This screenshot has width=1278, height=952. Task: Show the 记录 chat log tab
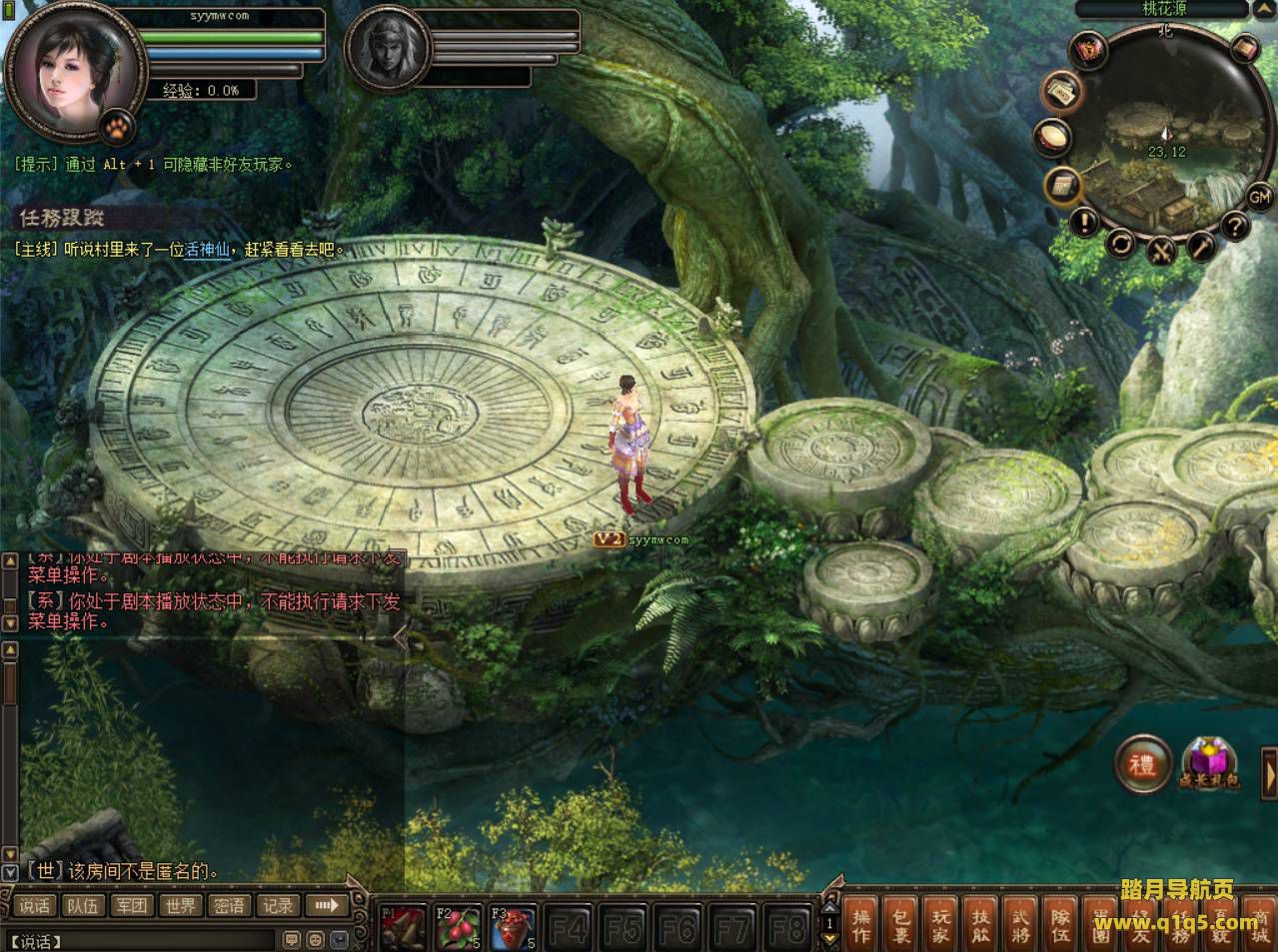278,906
